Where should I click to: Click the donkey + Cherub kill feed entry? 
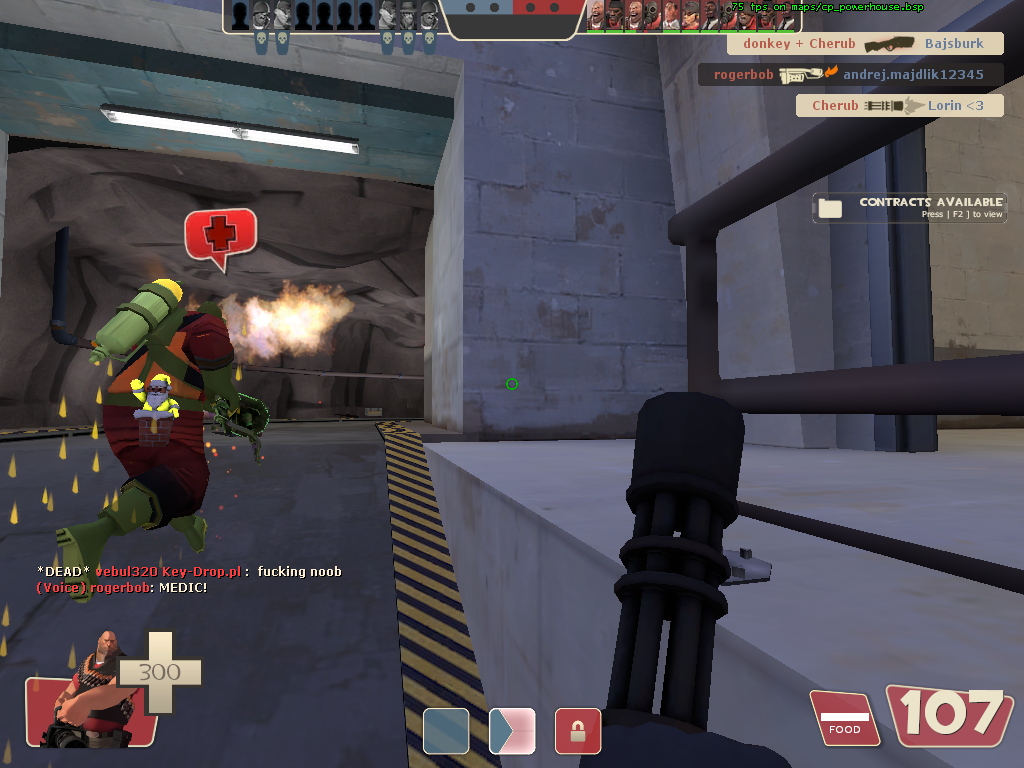coord(865,44)
